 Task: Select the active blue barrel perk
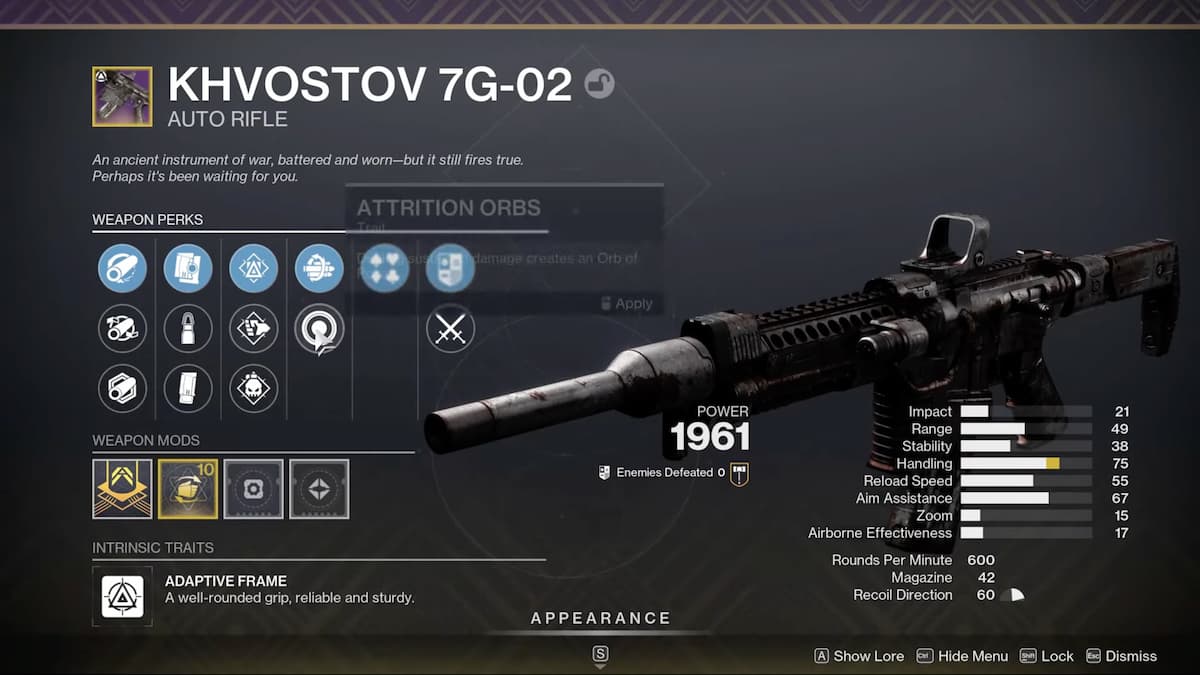click(122, 268)
